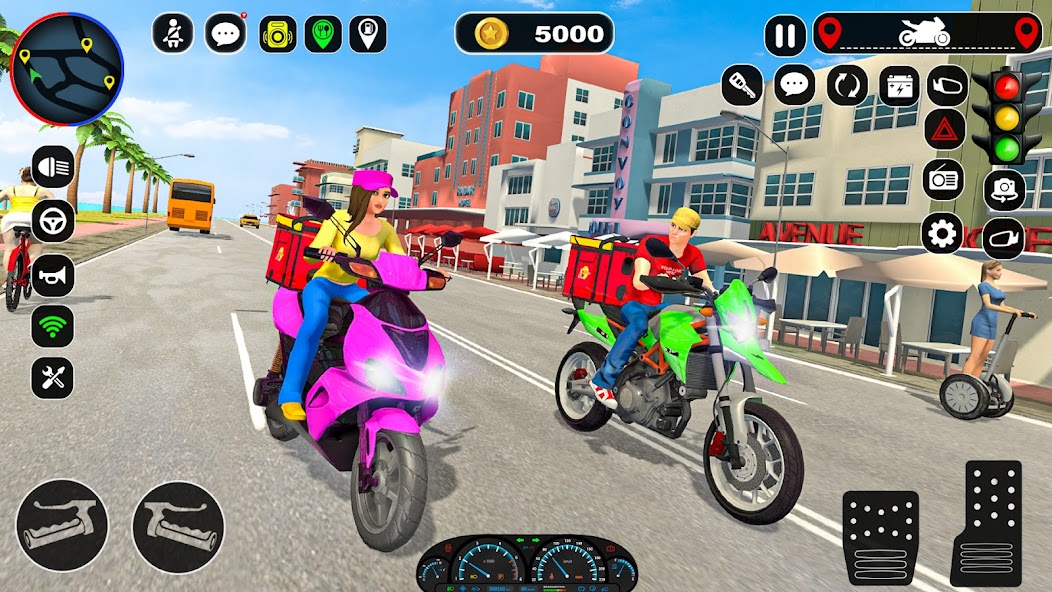Click the circular arrows reset button
Screen dimensions: 1052x592
(848, 85)
